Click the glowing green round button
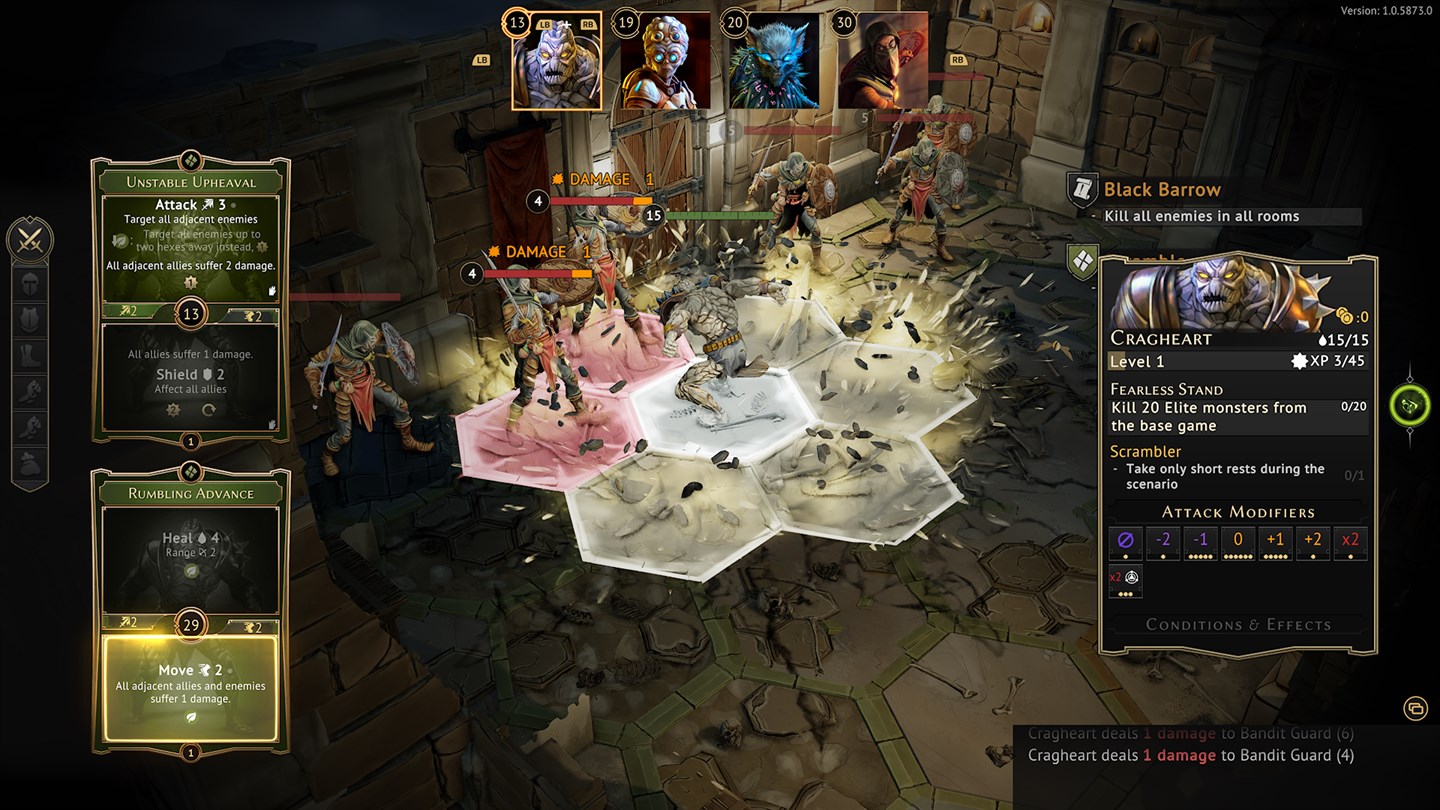 tap(1409, 405)
